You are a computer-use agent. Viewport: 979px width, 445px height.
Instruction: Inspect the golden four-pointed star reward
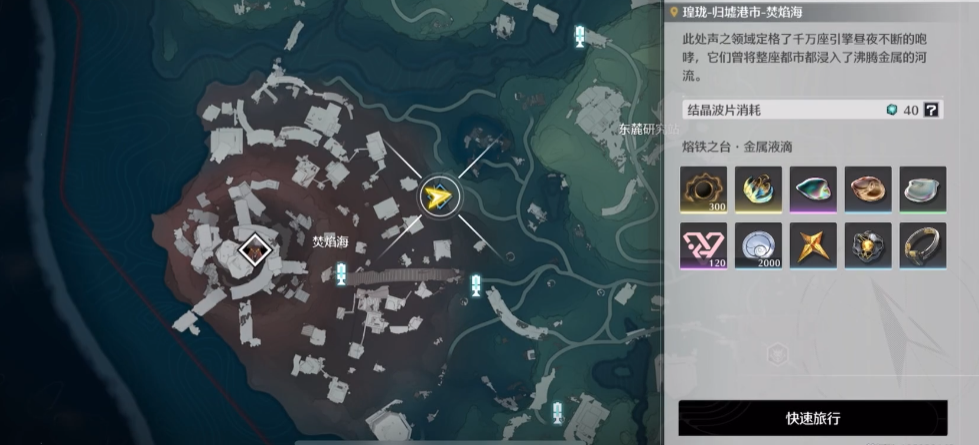(x=813, y=245)
